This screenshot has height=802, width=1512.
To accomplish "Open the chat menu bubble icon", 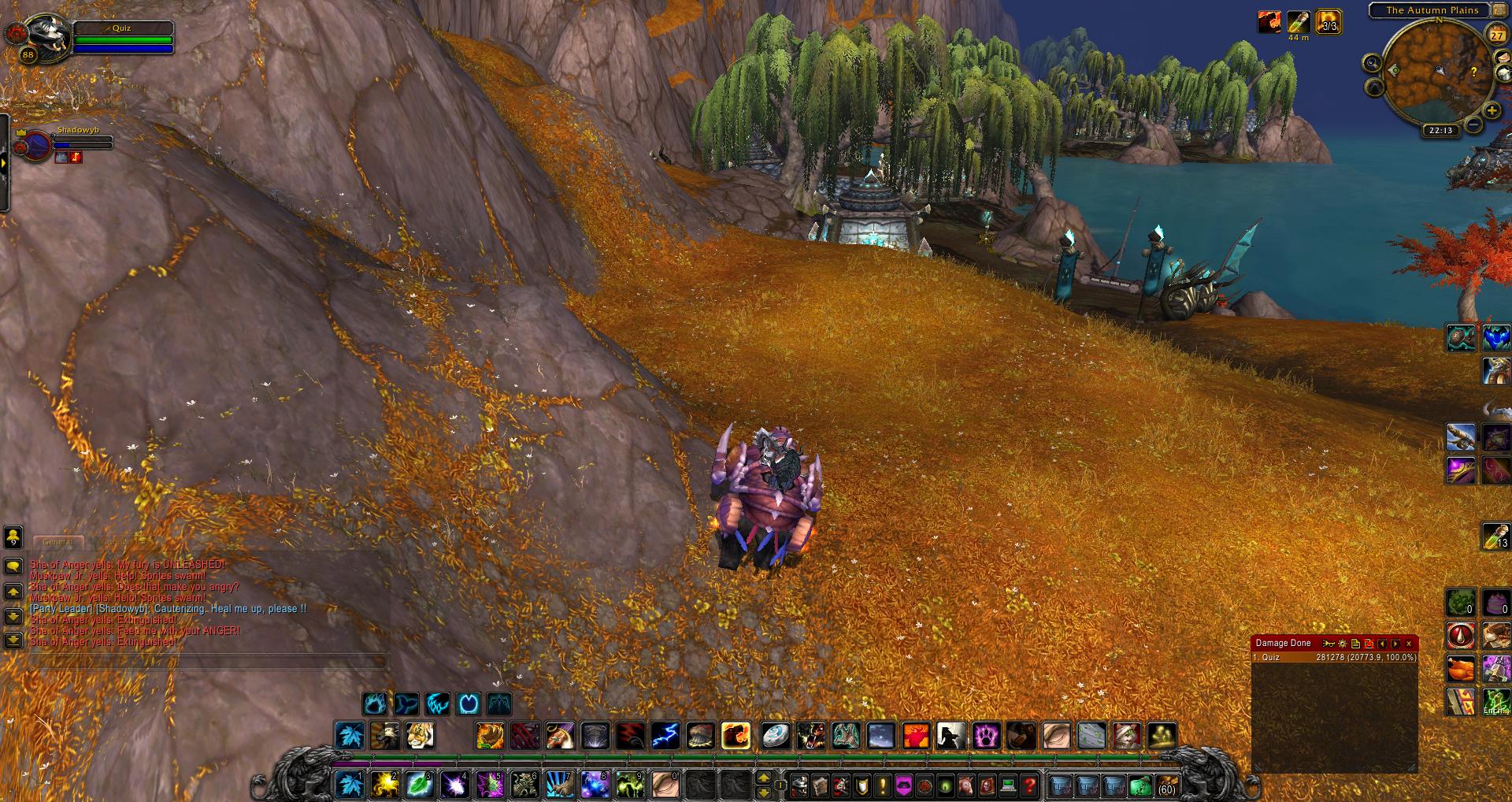I will 13,566.
